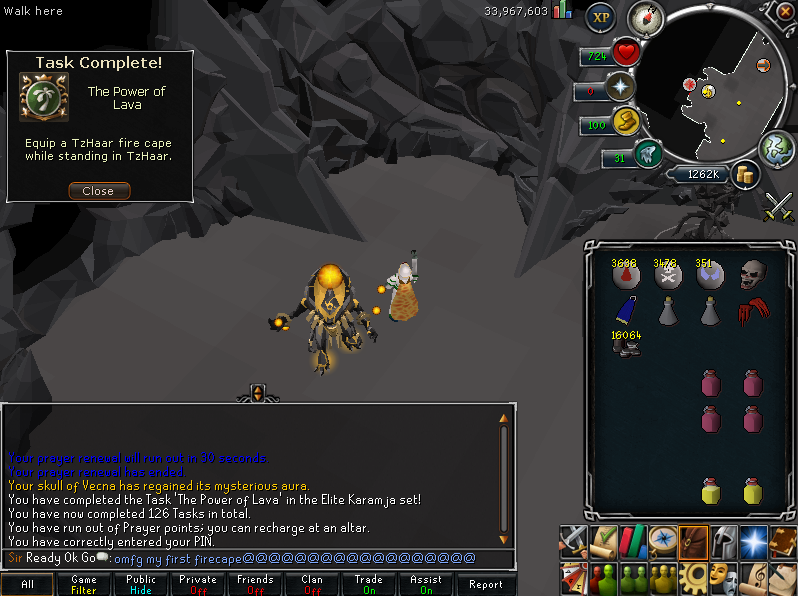Click the red dragon claws item

[753, 311]
